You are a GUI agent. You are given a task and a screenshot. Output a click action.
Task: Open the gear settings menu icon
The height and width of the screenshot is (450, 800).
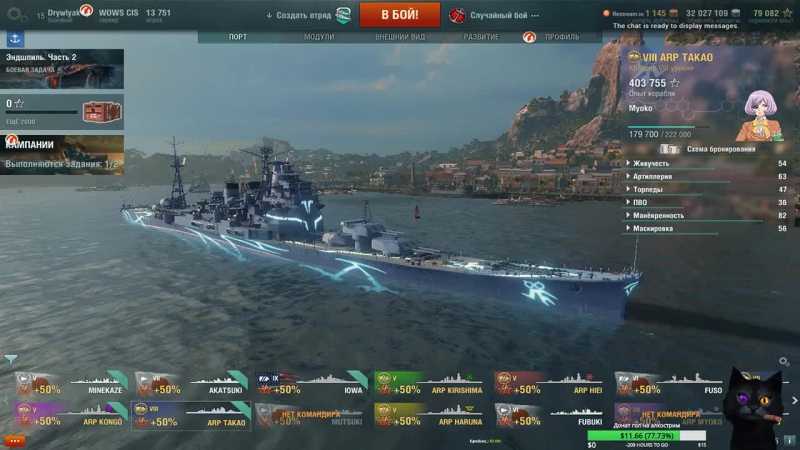click(x=14, y=15)
